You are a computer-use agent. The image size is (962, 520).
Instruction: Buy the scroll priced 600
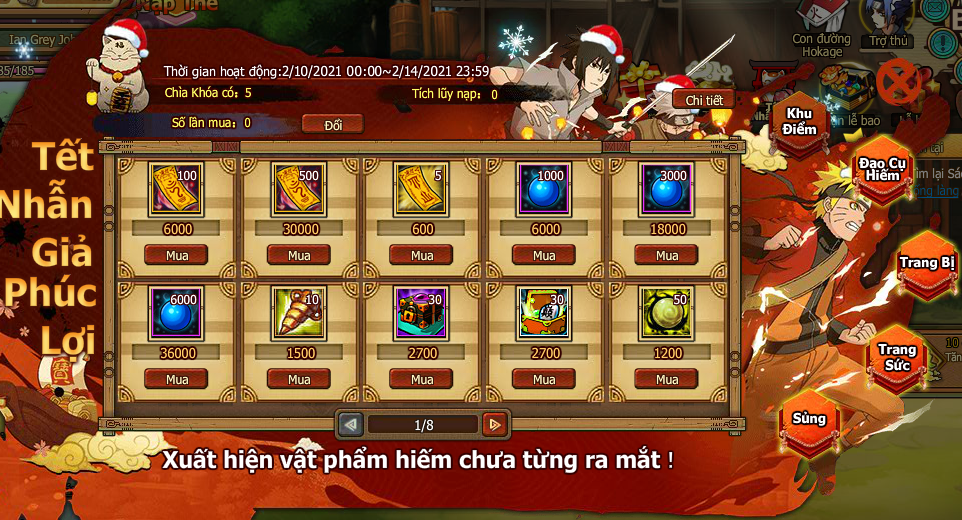click(421, 255)
